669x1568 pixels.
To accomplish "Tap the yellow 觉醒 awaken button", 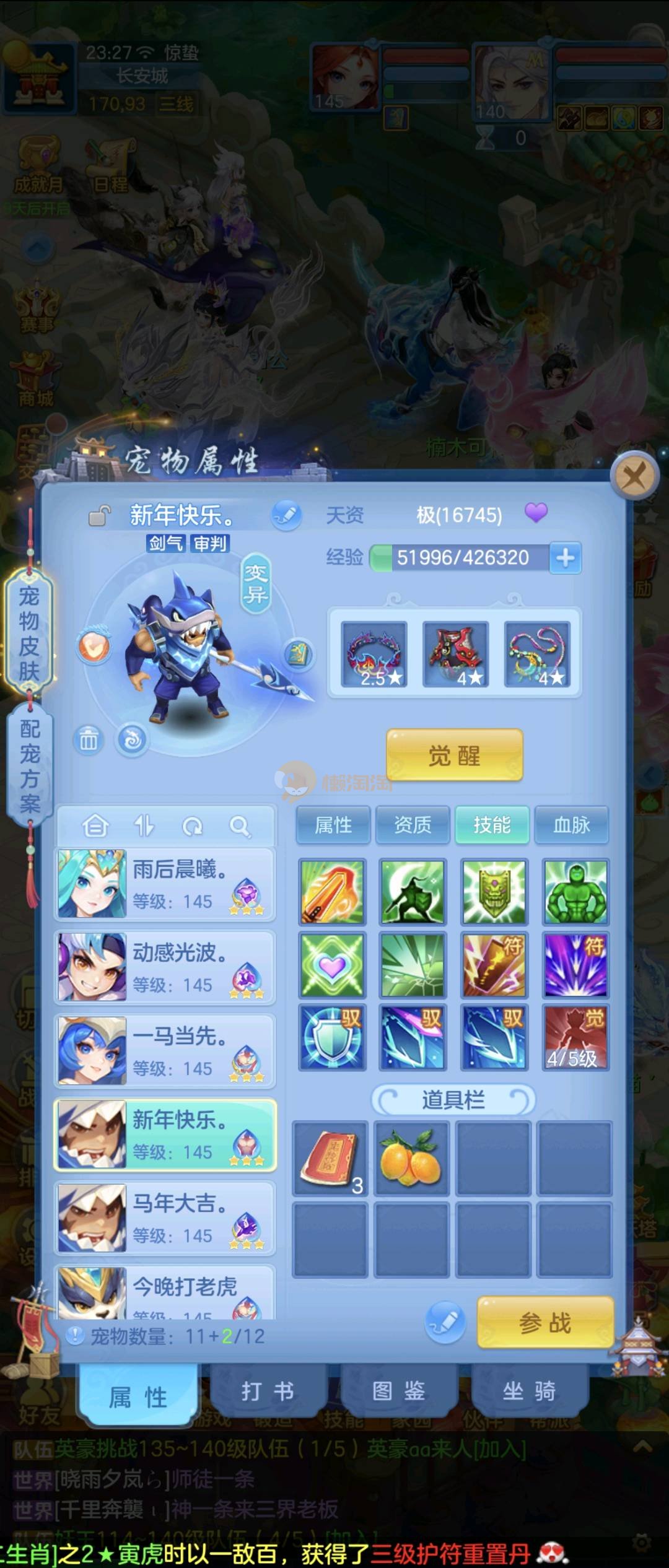I will coord(454,755).
